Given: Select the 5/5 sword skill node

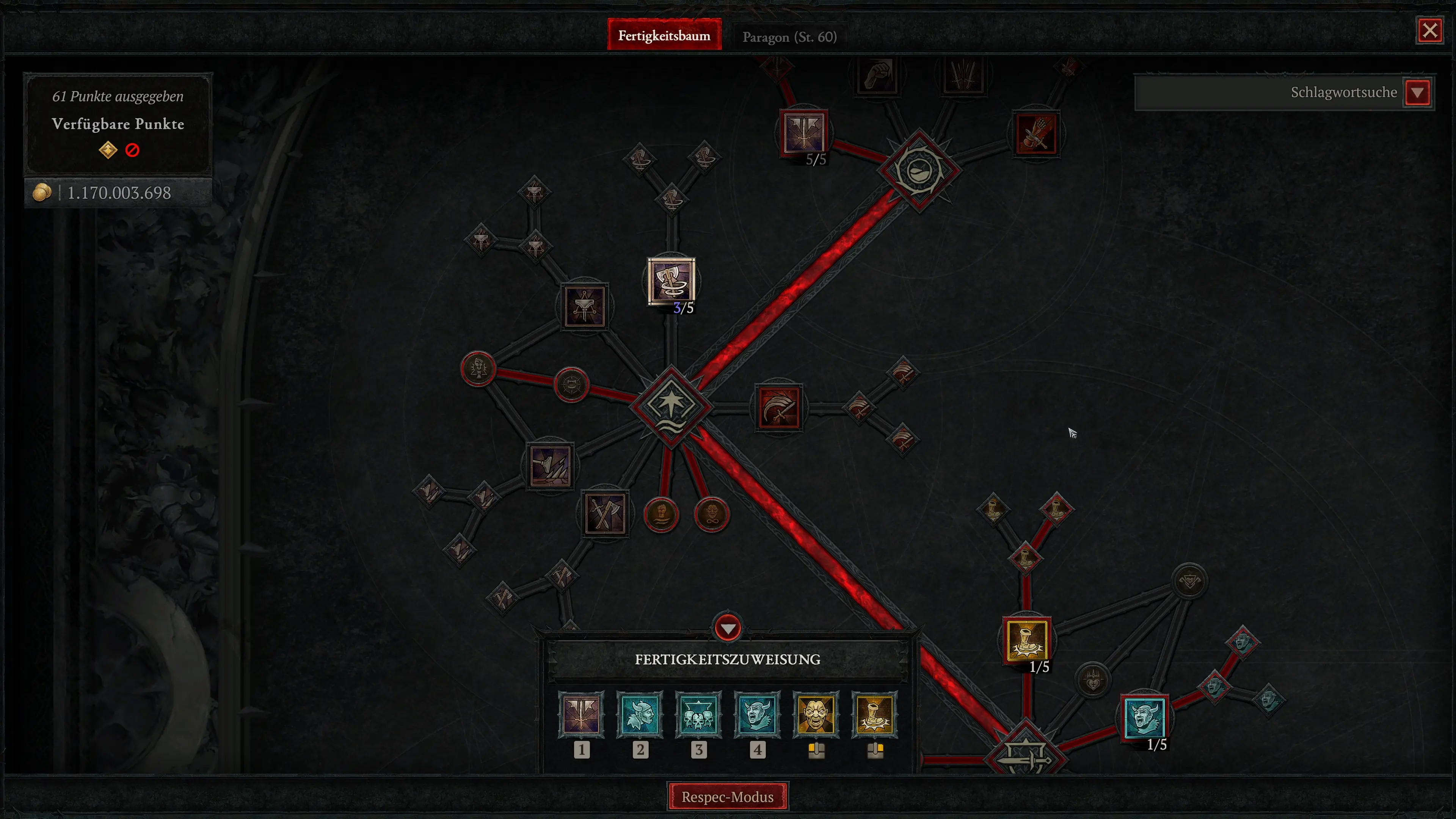Looking at the screenshot, I should [805, 131].
